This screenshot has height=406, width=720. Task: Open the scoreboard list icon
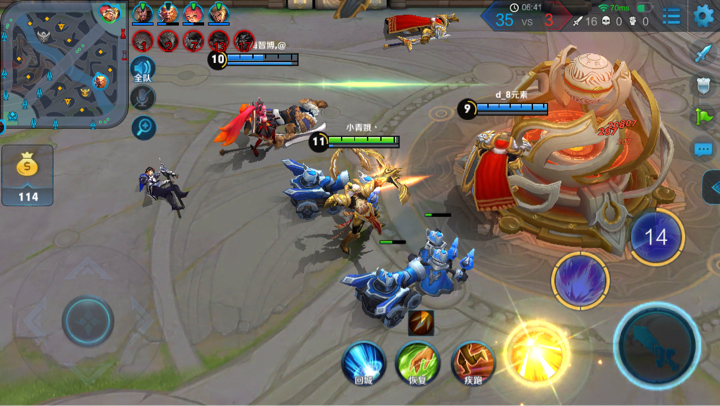(672, 17)
